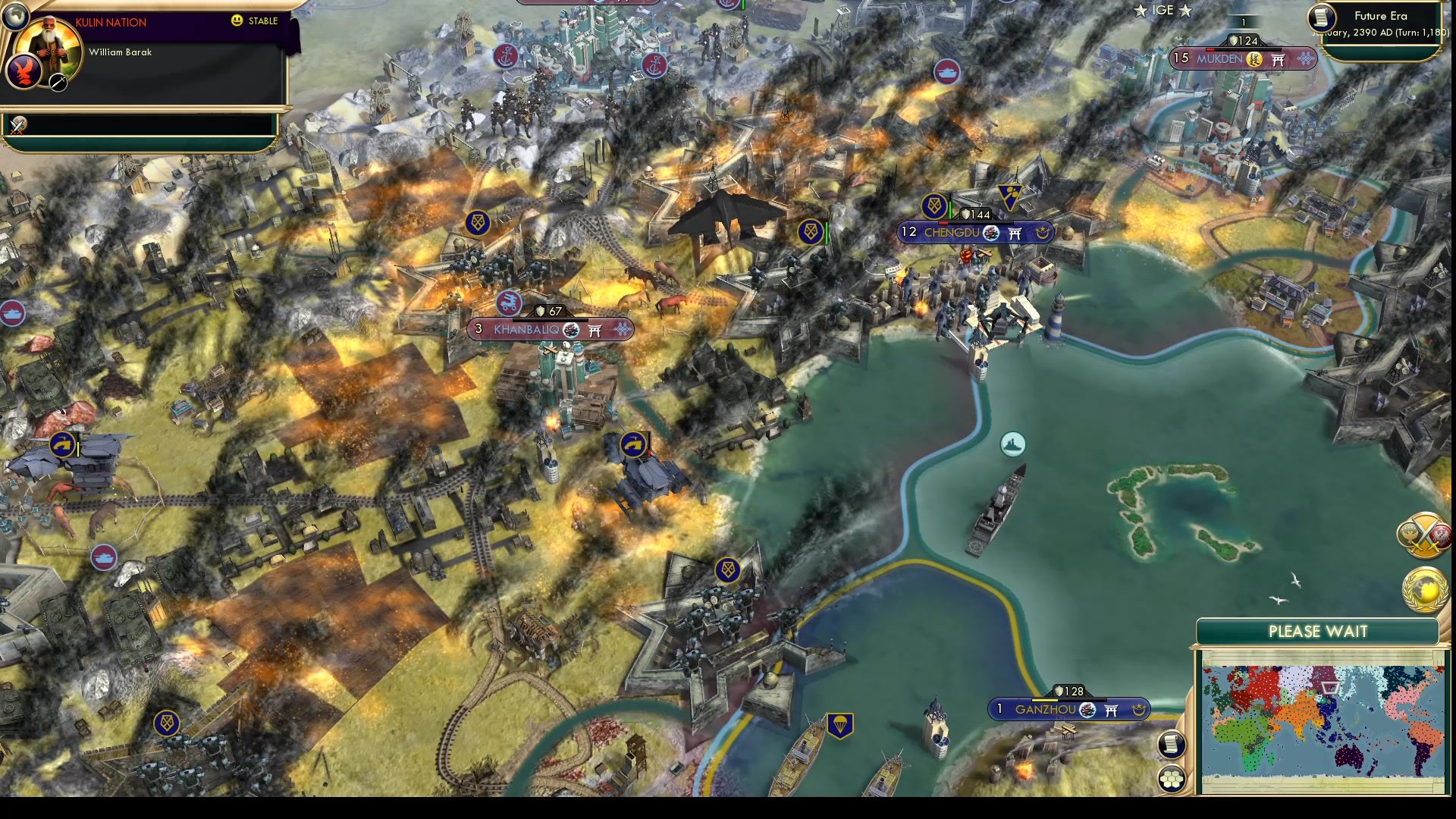
Task: Click the dagger icon on the leader portrait
Action: pyautogui.click(x=58, y=83)
